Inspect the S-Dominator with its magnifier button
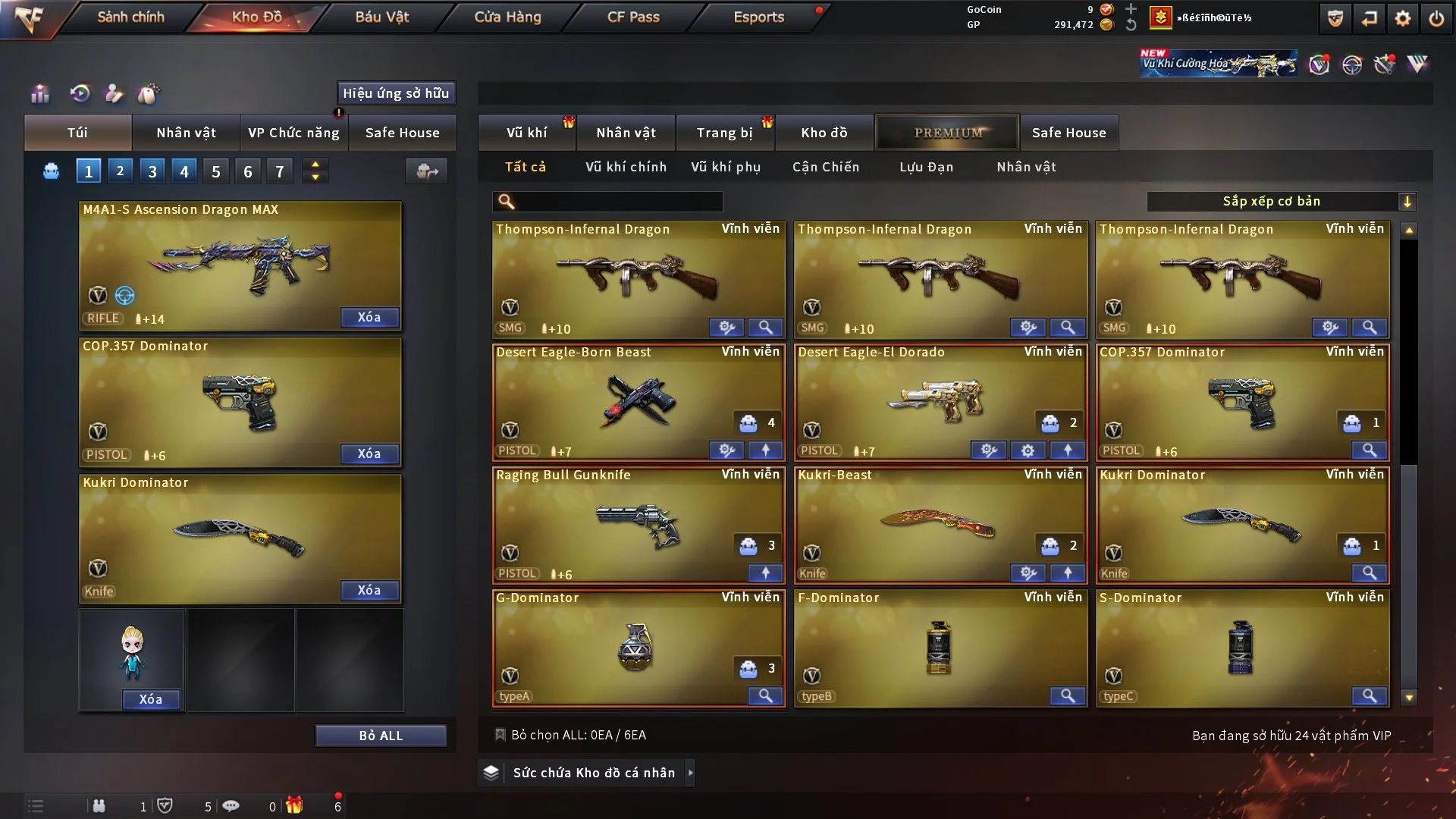Screen dimensions: 1456x819 (x=1369, y=695)
